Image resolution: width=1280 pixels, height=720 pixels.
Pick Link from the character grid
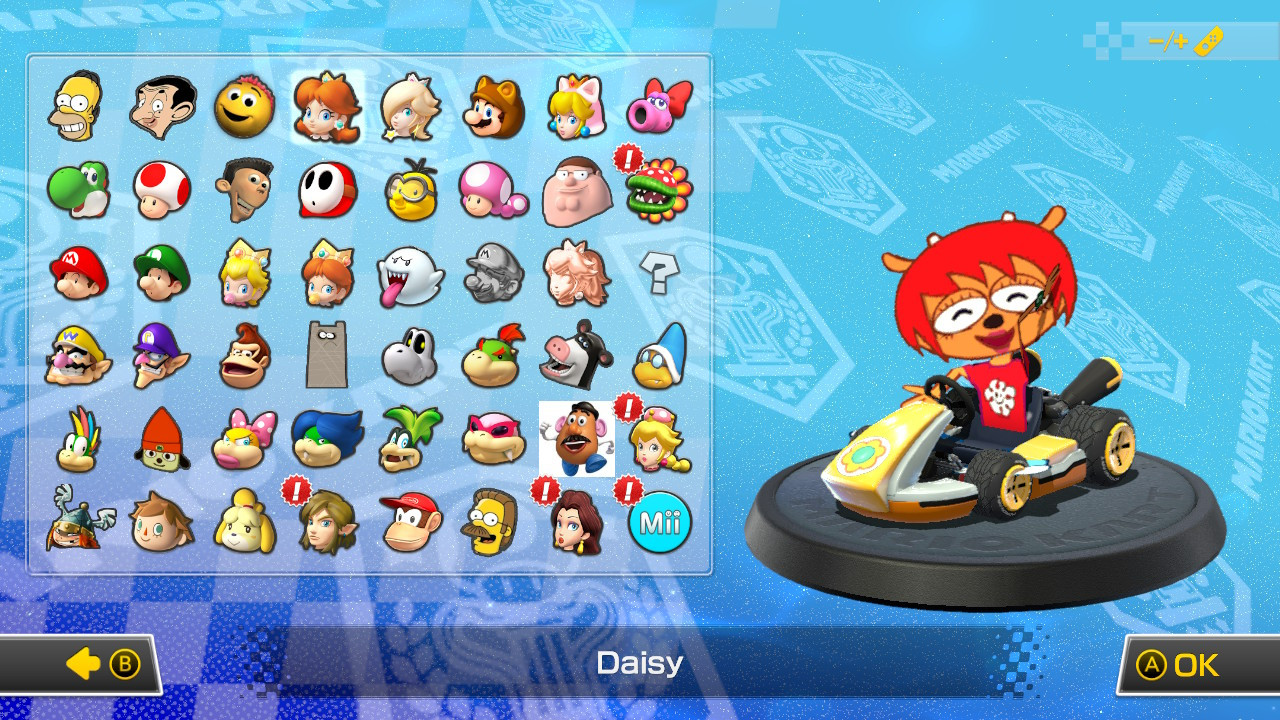click(x=327, y=523)
